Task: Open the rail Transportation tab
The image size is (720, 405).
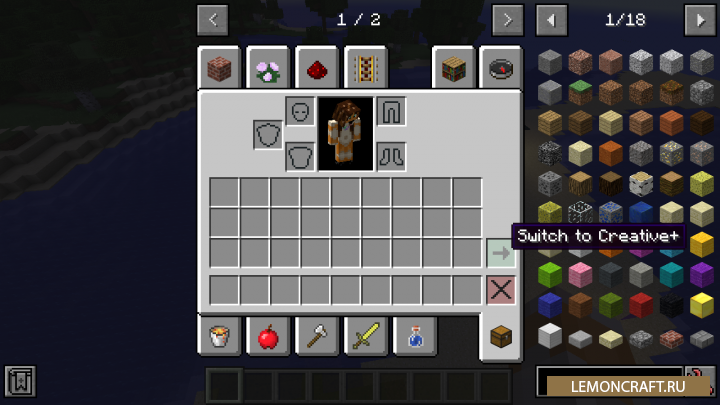Action: (365, 69)
